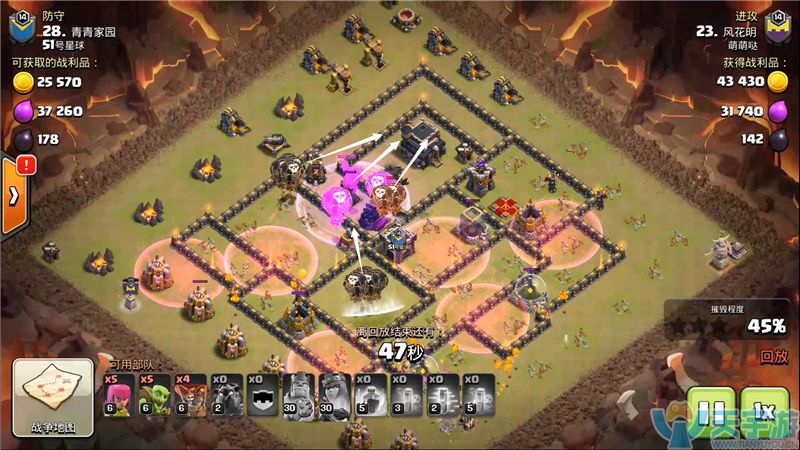Change the 1x replay speed
This screenshot has width=800, height=450.
(x=764, y=410)
